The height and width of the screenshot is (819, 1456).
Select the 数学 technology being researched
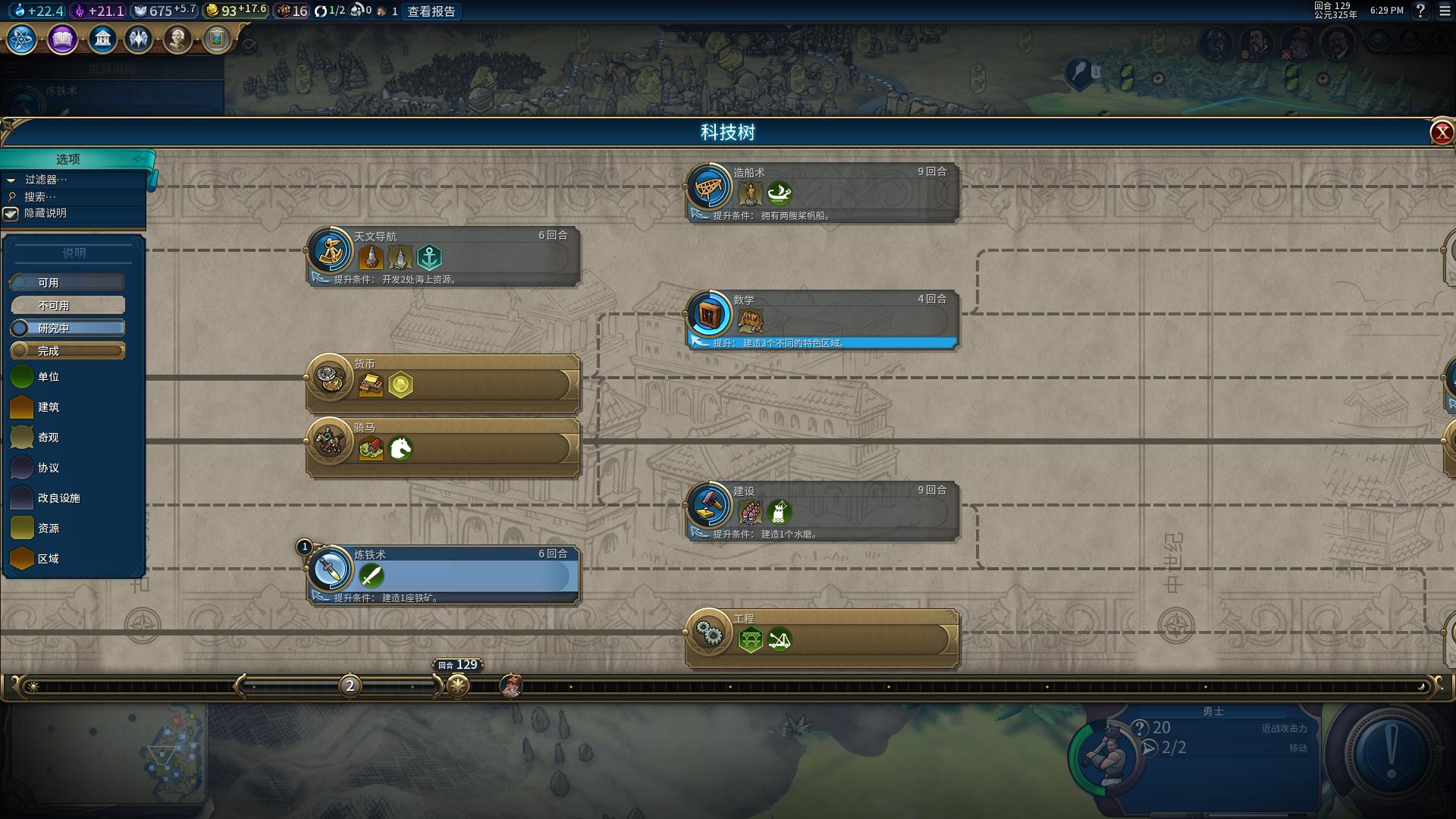pyautogui.click(x=822, y=319)
